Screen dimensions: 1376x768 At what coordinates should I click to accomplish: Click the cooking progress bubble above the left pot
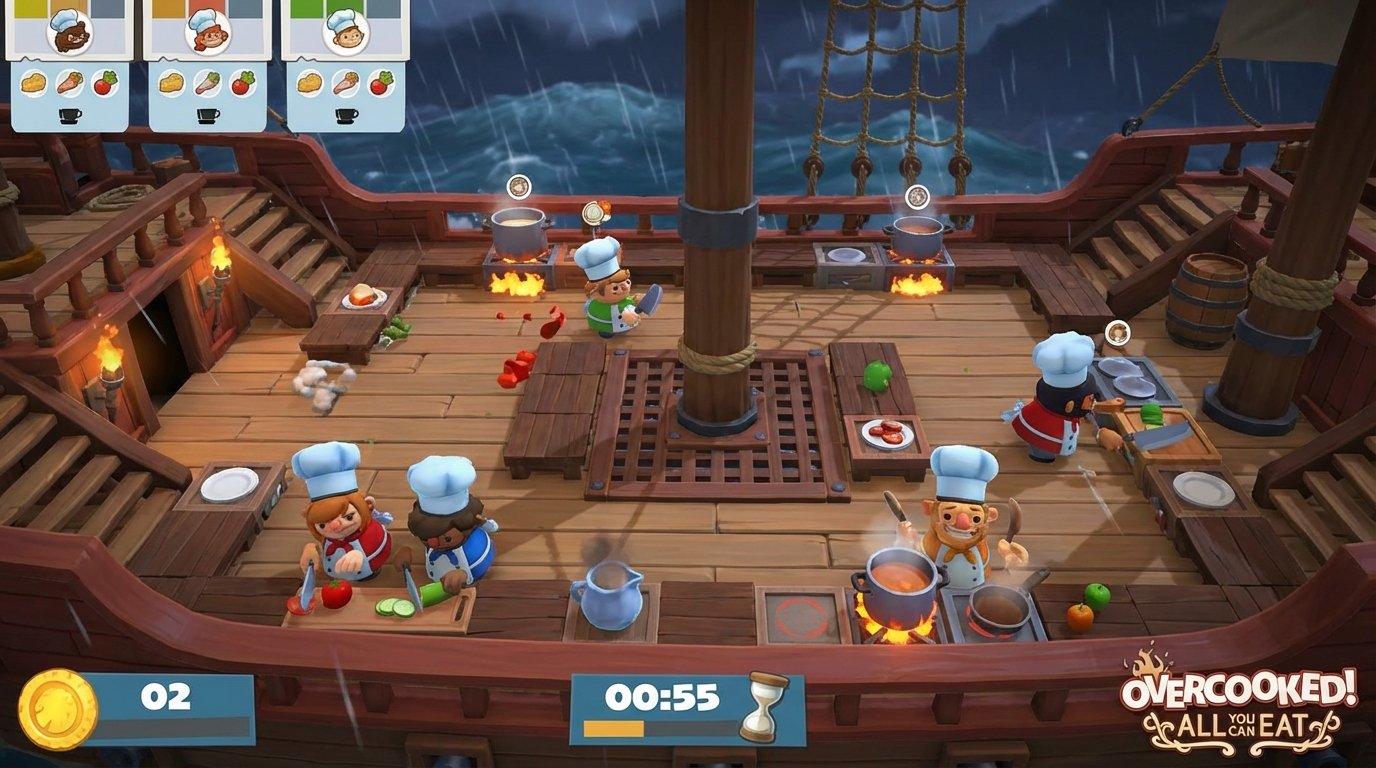(518, 188)
